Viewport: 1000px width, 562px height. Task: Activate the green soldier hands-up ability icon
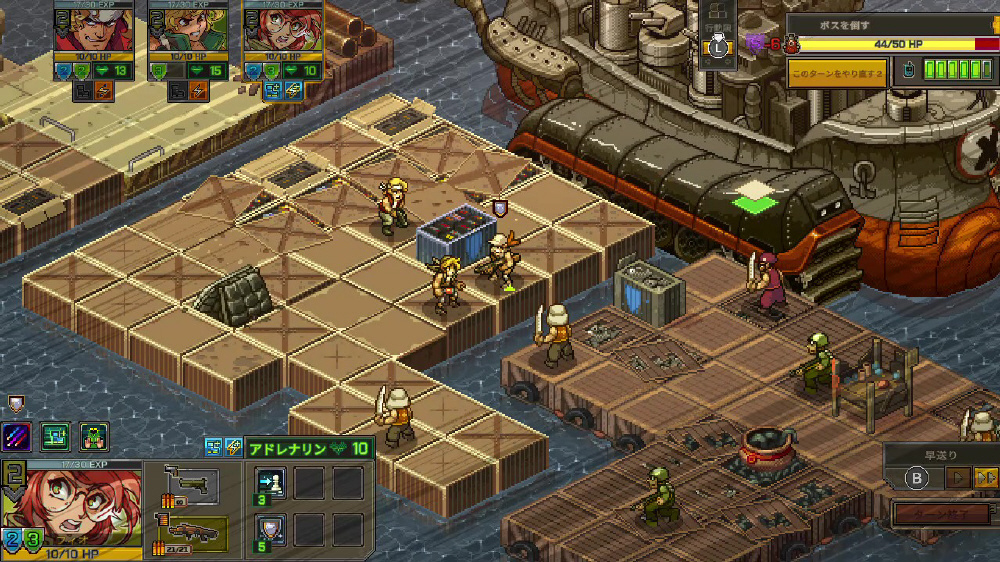(x=94, y=437)
